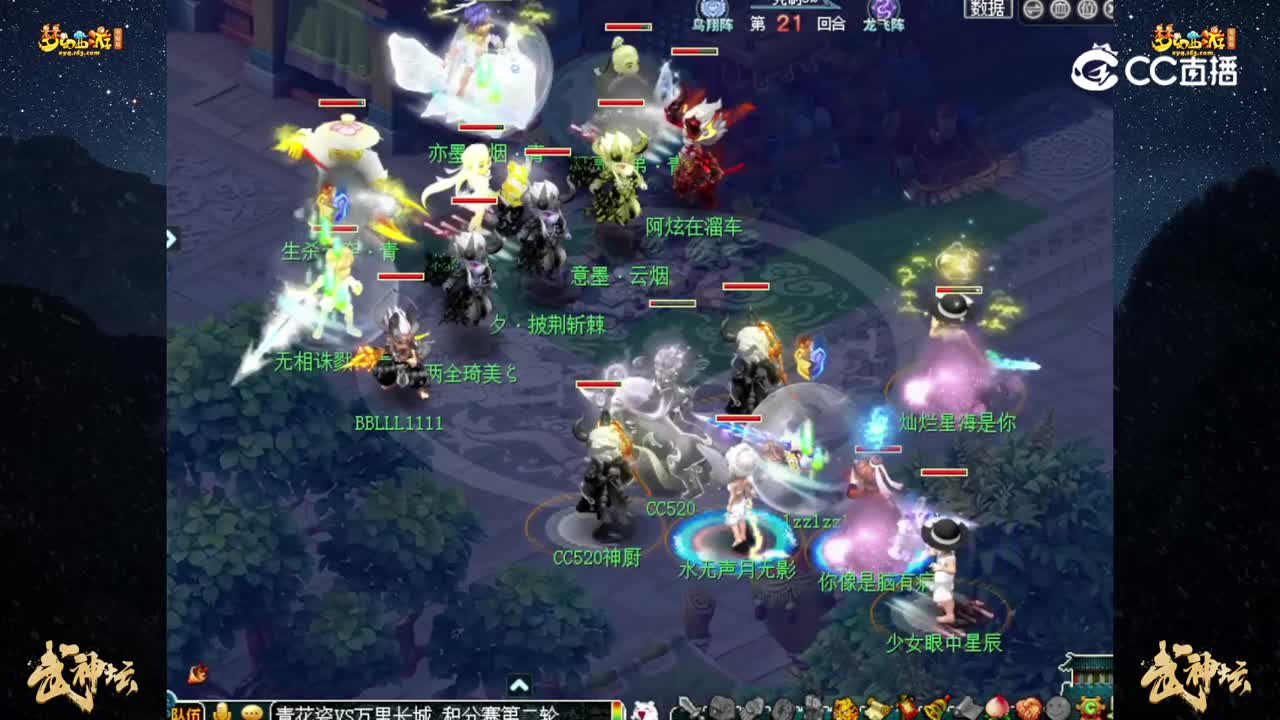The width and height of the screenshot is (1280, 720).
Task: Open the 数据 data panel
Action: click(x=985, y=9)
